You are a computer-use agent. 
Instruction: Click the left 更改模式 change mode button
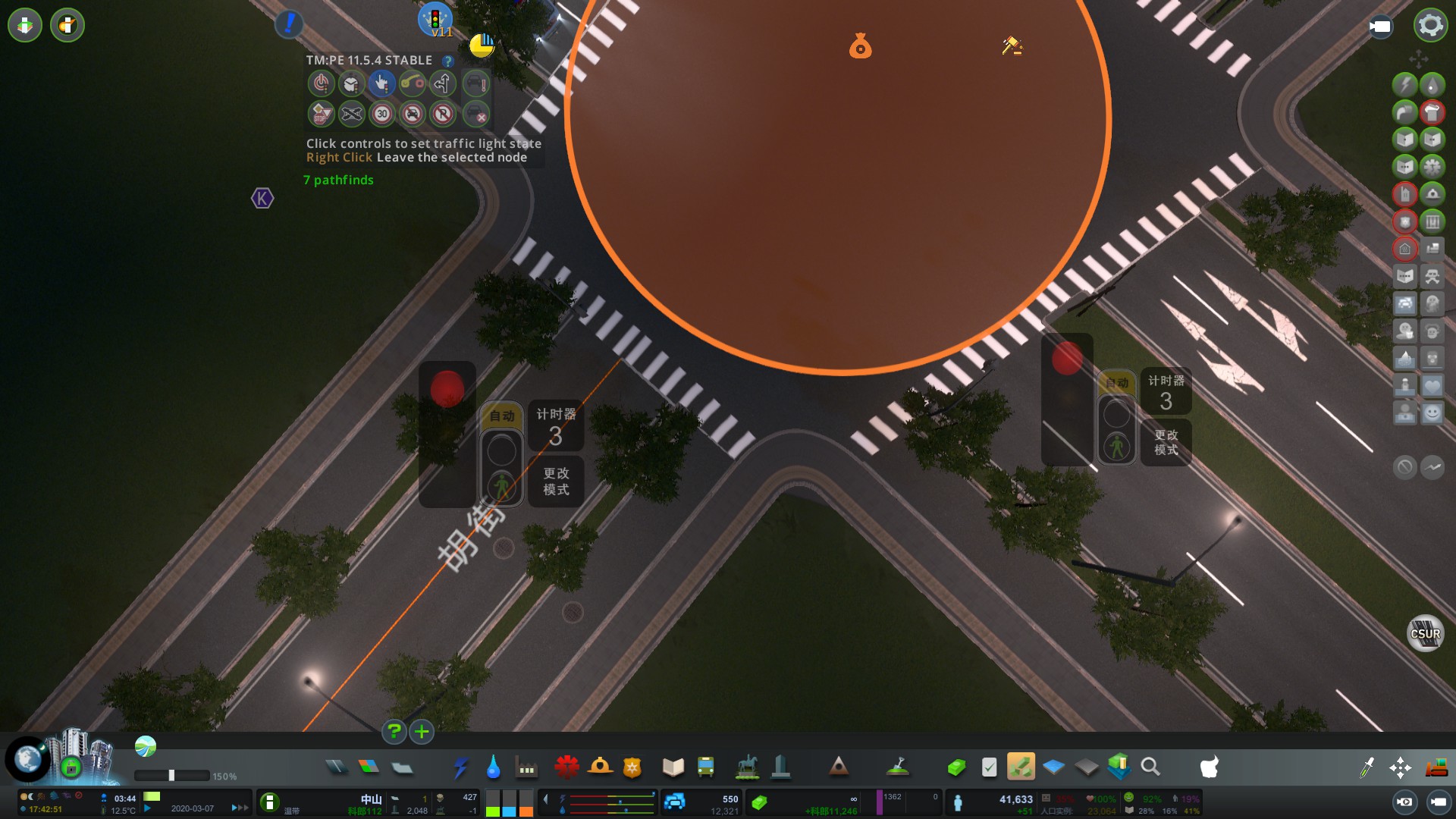pos(556,482)
